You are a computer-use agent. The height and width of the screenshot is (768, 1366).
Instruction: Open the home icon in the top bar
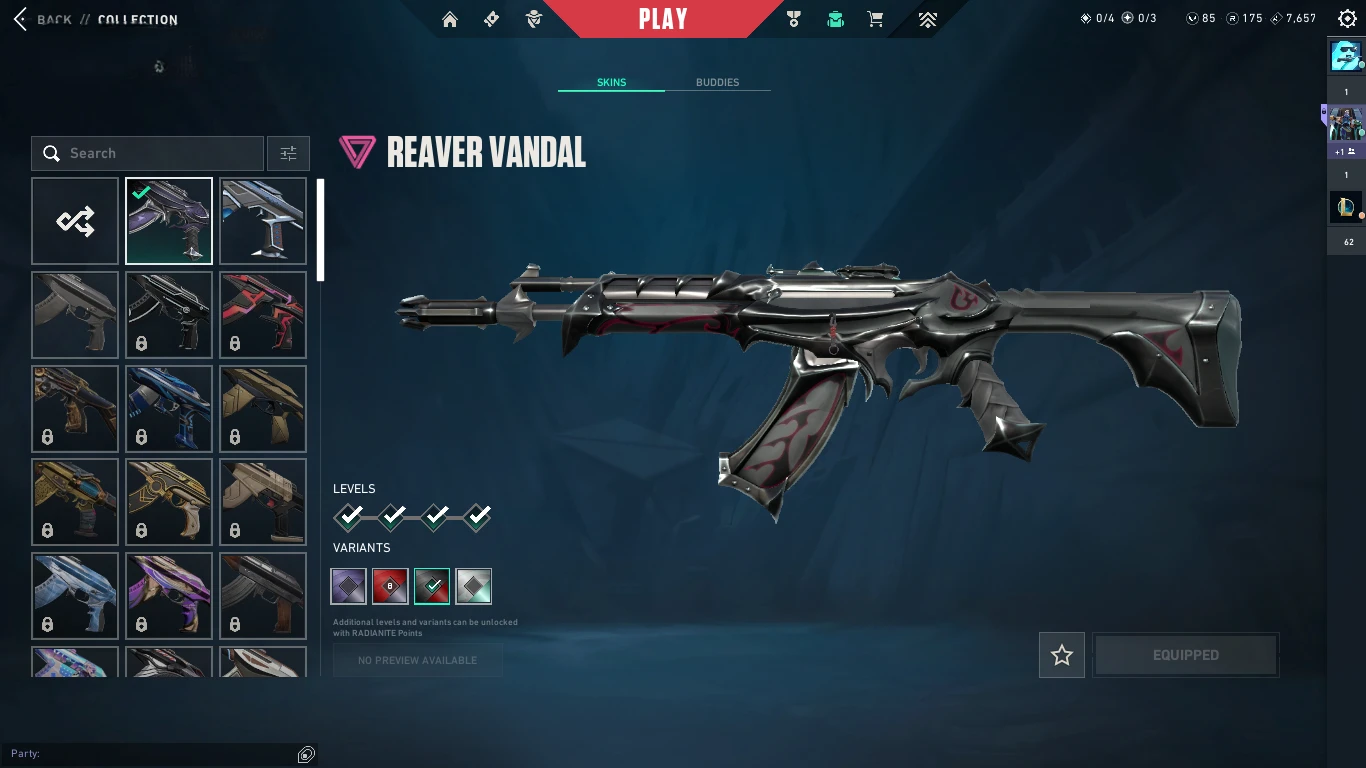(x=450, y=19)
